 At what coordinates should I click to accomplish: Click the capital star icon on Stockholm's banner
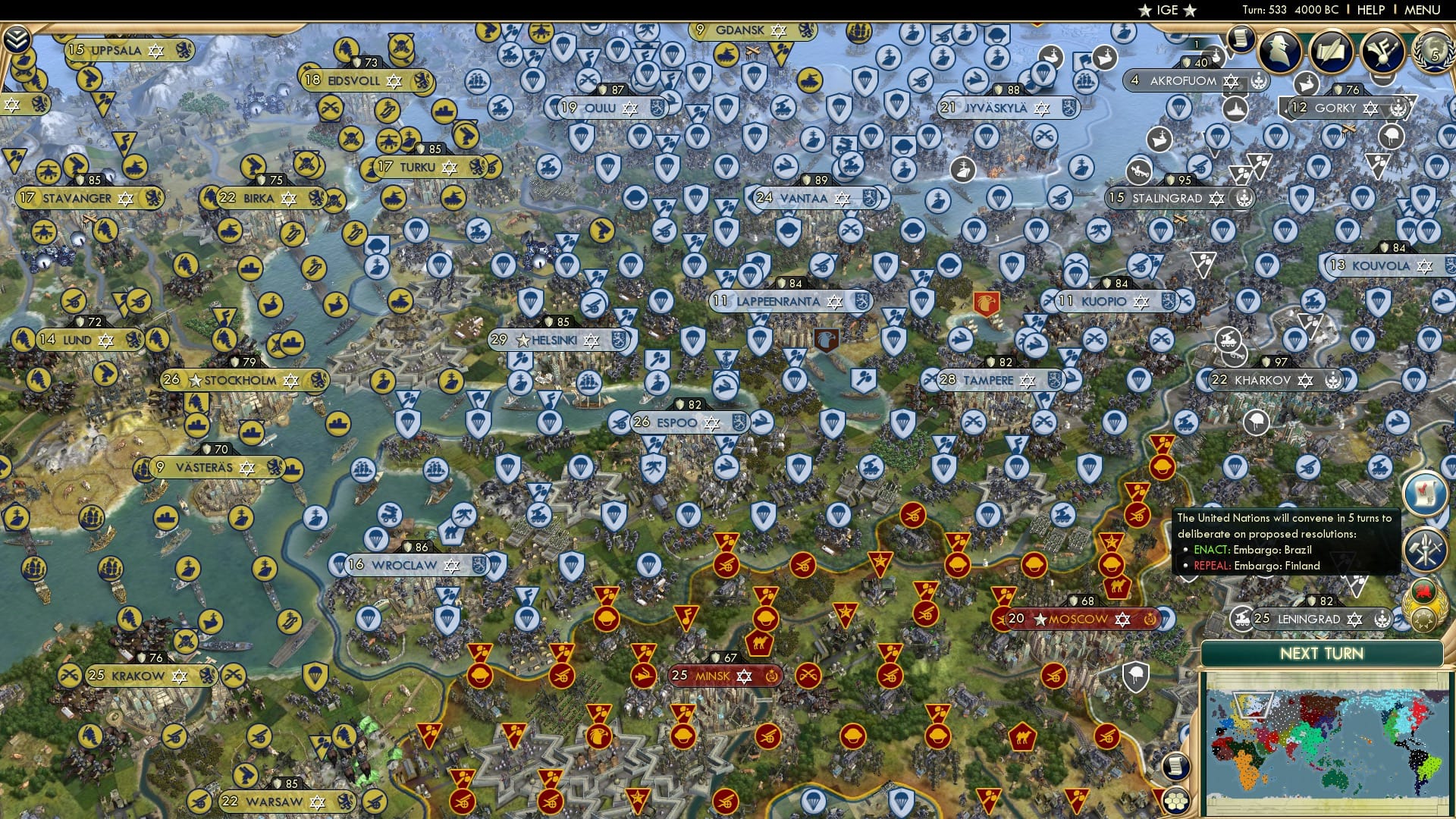[196, 381]
